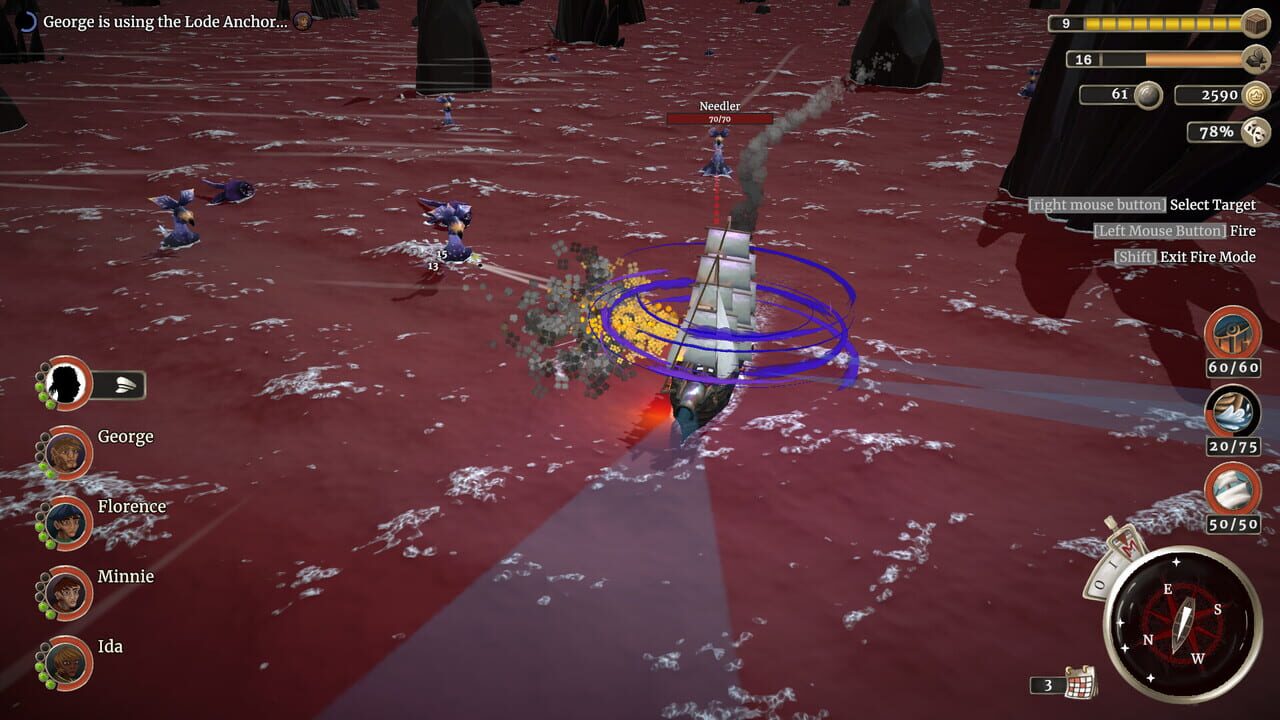1280x720 pixels.
Task: Click the captain's hat icon beside the portrait
Action: point(126,385)
